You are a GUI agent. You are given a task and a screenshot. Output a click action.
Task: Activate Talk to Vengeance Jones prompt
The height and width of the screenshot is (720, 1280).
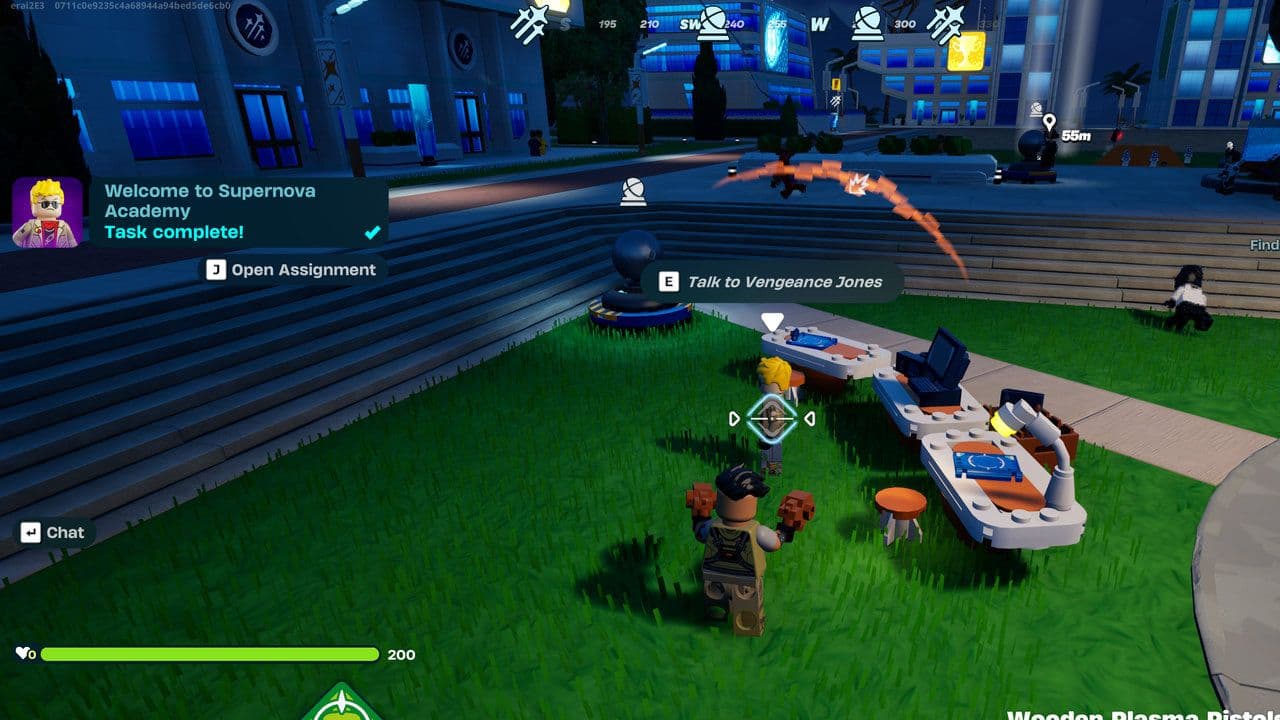click(782, 281)
